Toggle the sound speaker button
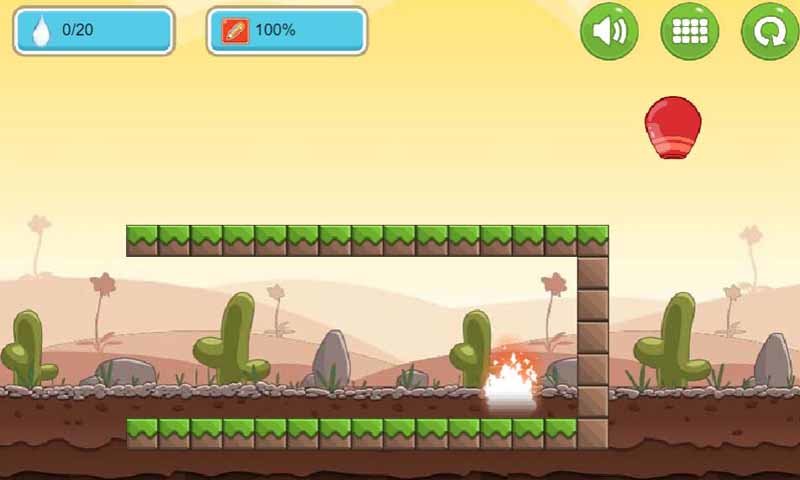800x480 pixels. click(609, 31)
